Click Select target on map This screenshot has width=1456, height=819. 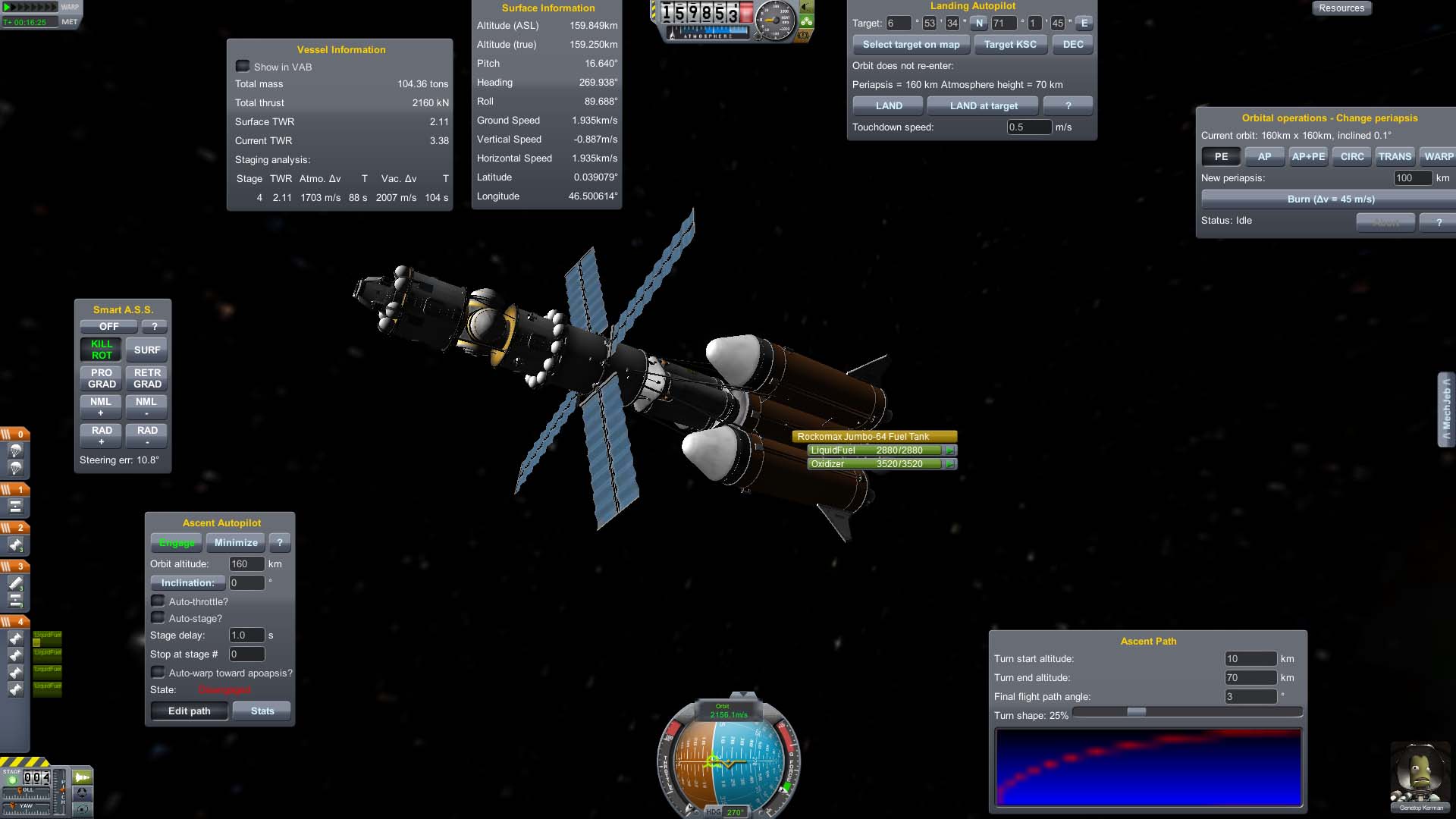point(911,44)
